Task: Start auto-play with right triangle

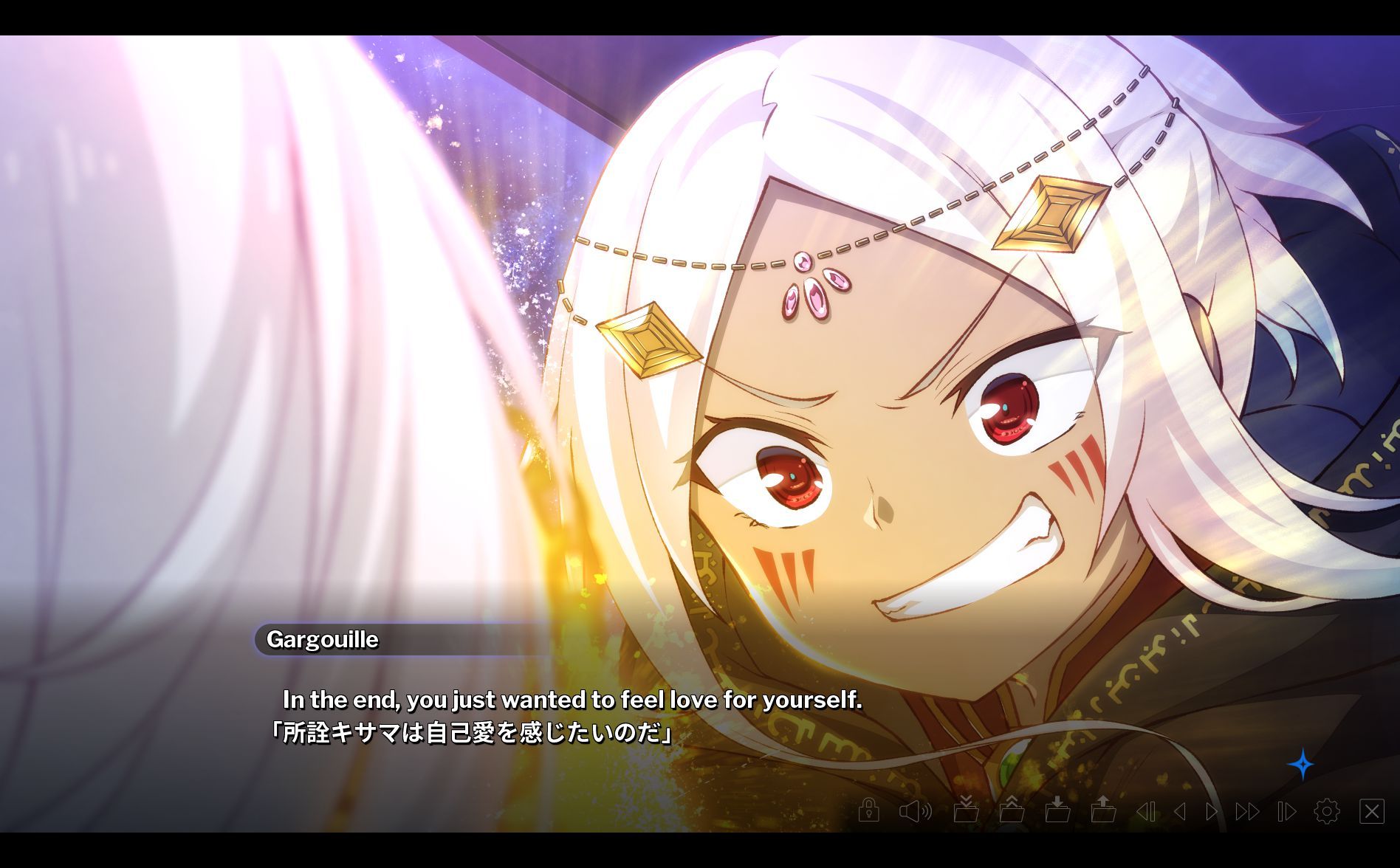Action: [1212, 811]
